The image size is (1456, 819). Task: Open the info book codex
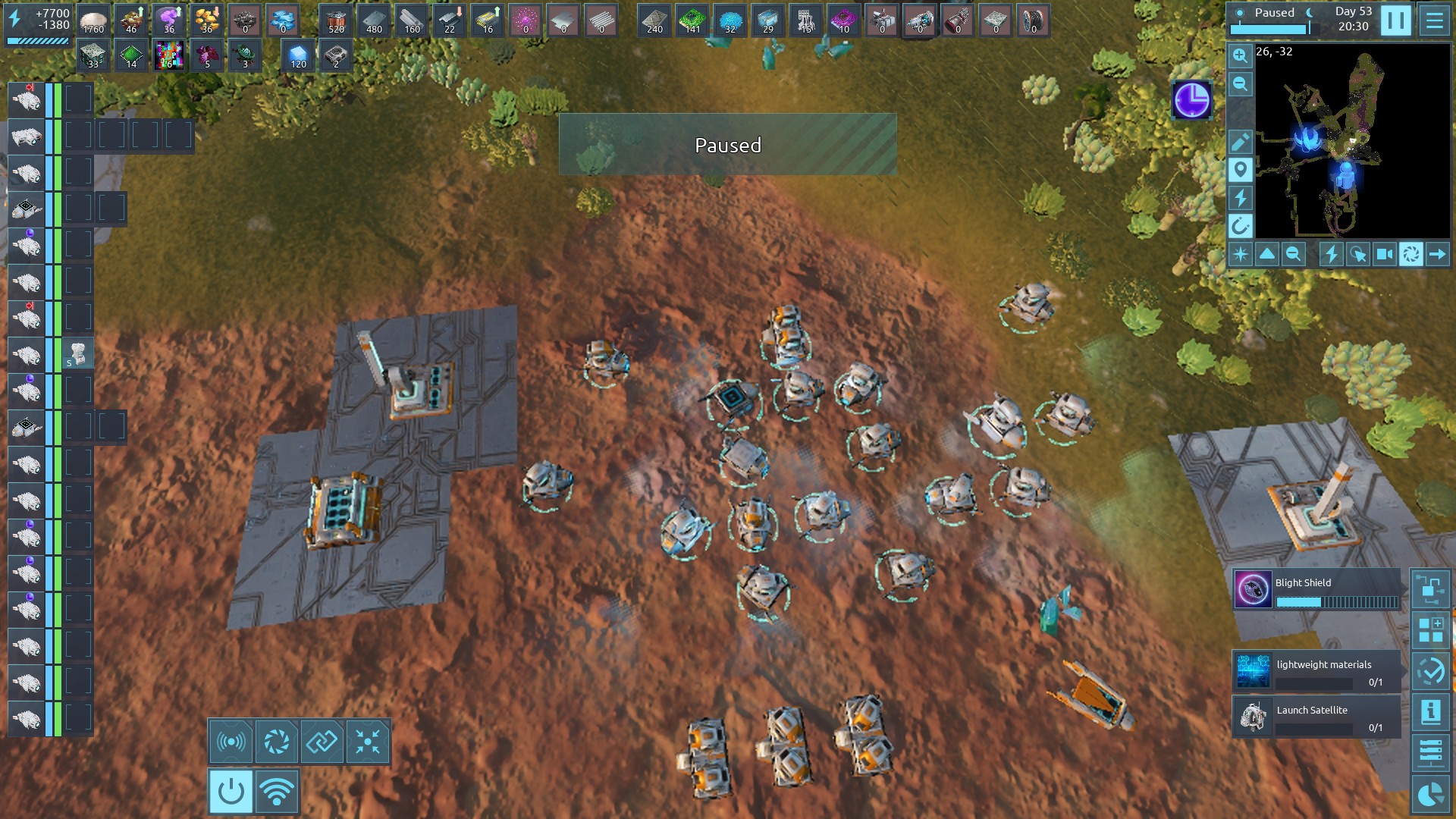click(1431, 711)
